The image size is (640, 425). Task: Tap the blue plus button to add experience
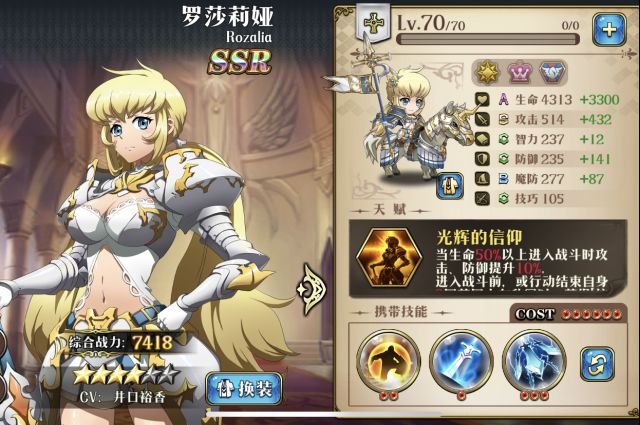click(608, 31)
